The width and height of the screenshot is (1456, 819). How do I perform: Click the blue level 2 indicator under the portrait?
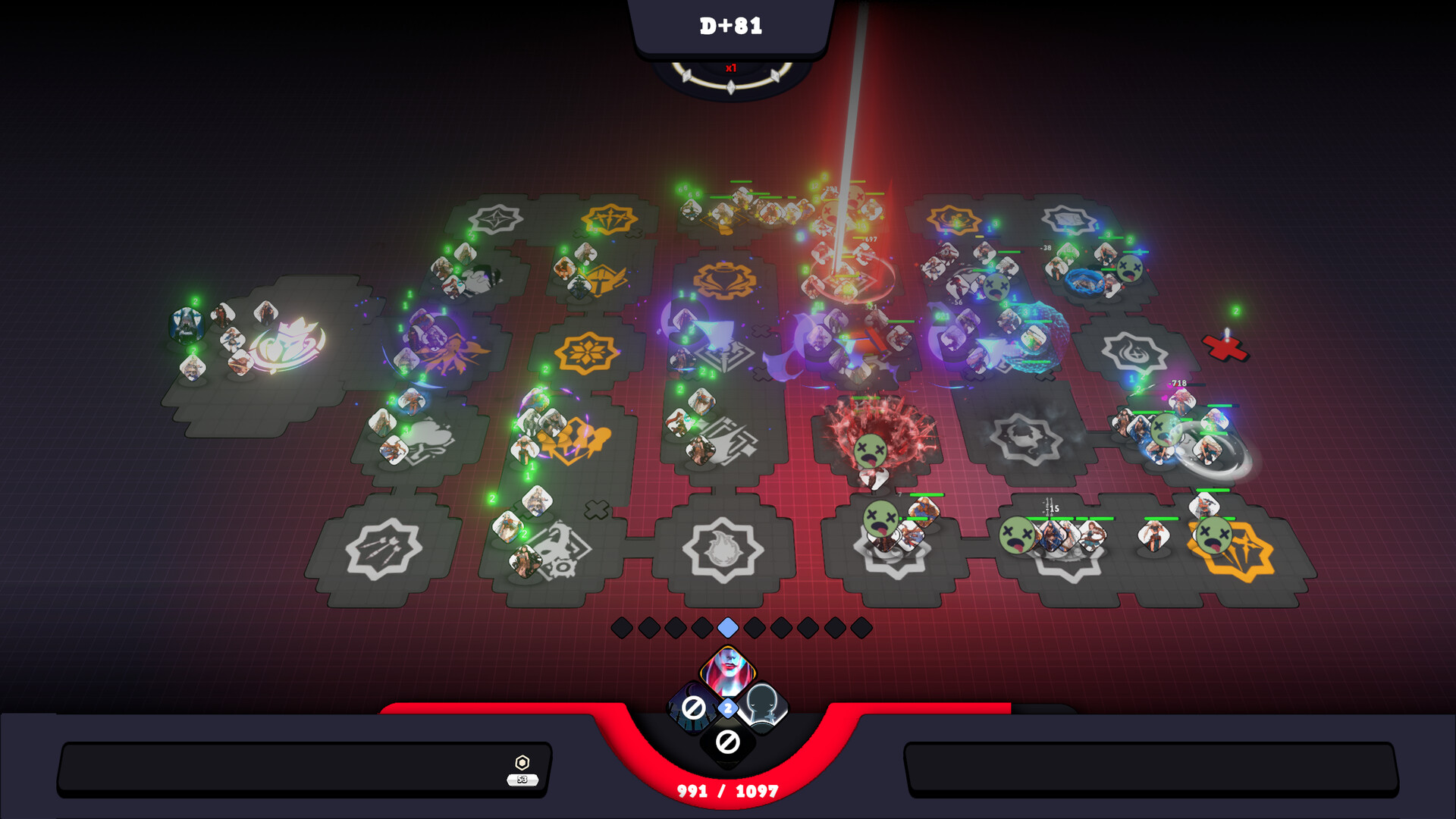[727, 707]
